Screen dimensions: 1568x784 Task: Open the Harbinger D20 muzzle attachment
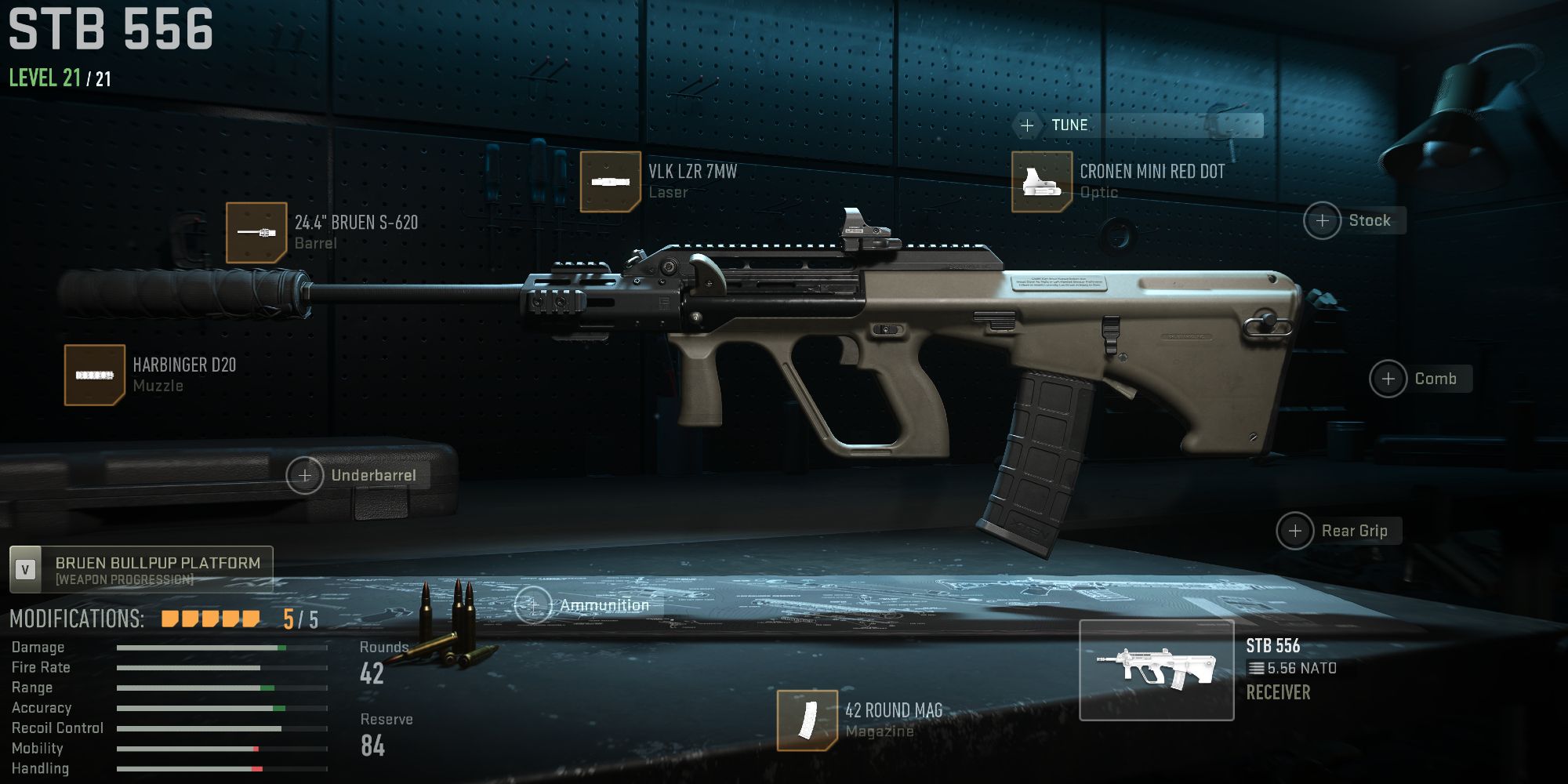point(94,374)
